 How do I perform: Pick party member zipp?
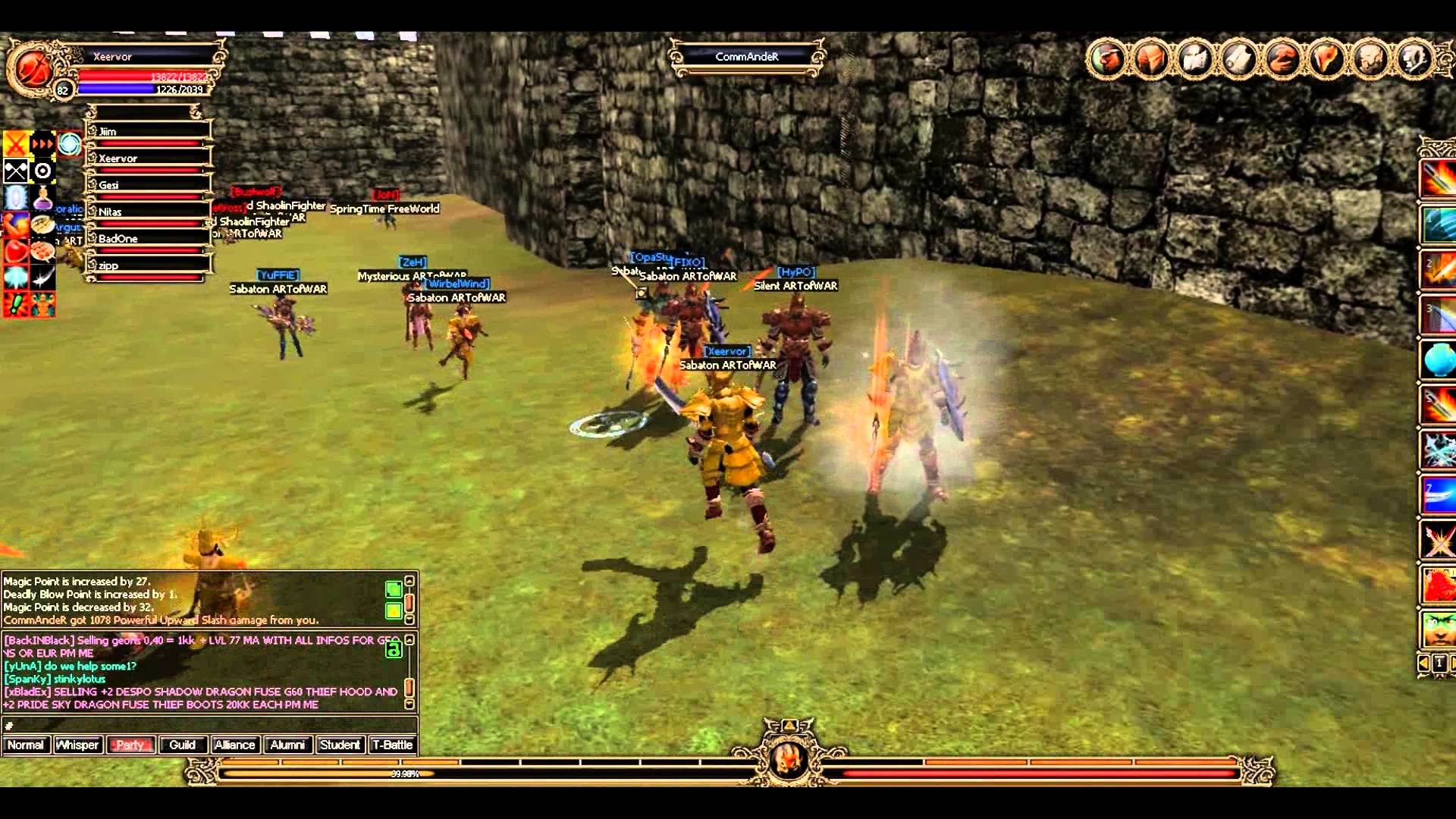(148, 266)
